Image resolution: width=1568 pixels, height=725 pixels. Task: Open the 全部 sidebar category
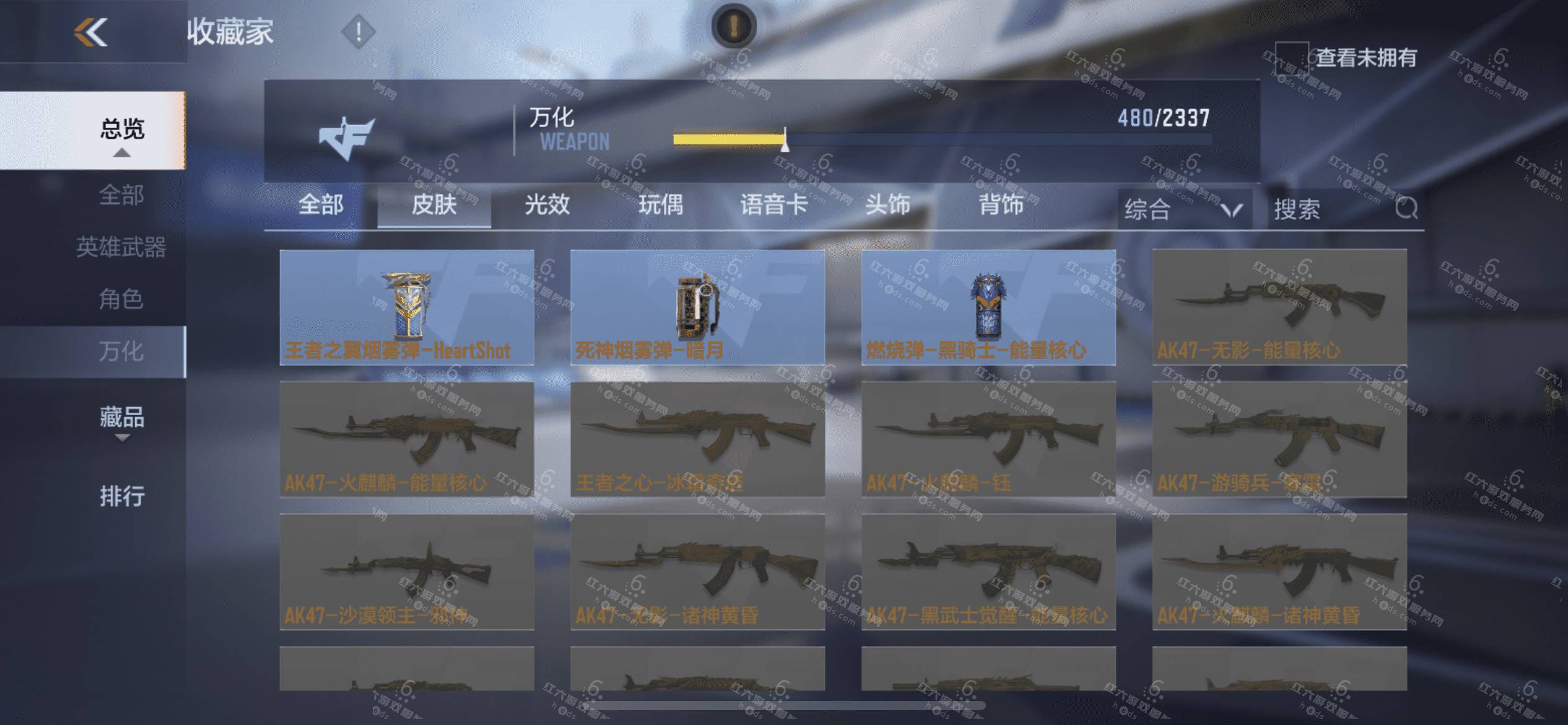(x=121, y=195)
